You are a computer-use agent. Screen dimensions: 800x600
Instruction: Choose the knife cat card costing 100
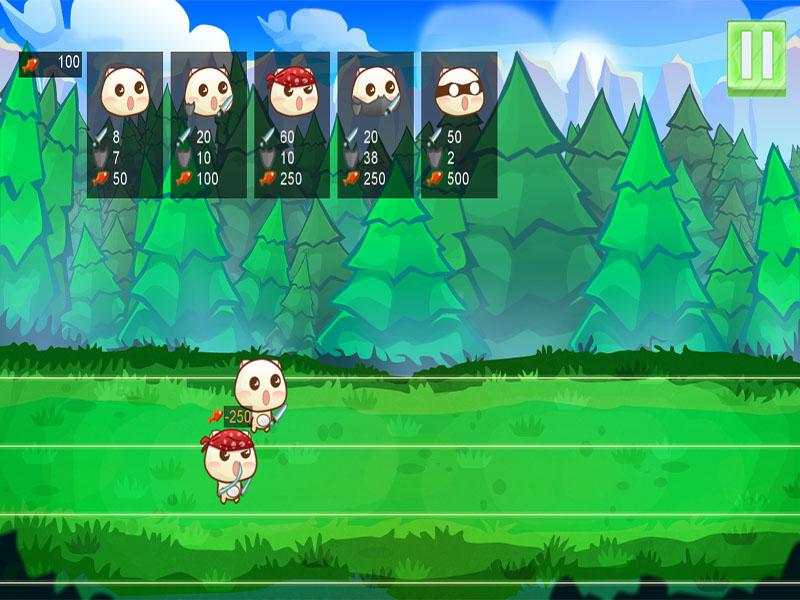(x=208, y=124)
